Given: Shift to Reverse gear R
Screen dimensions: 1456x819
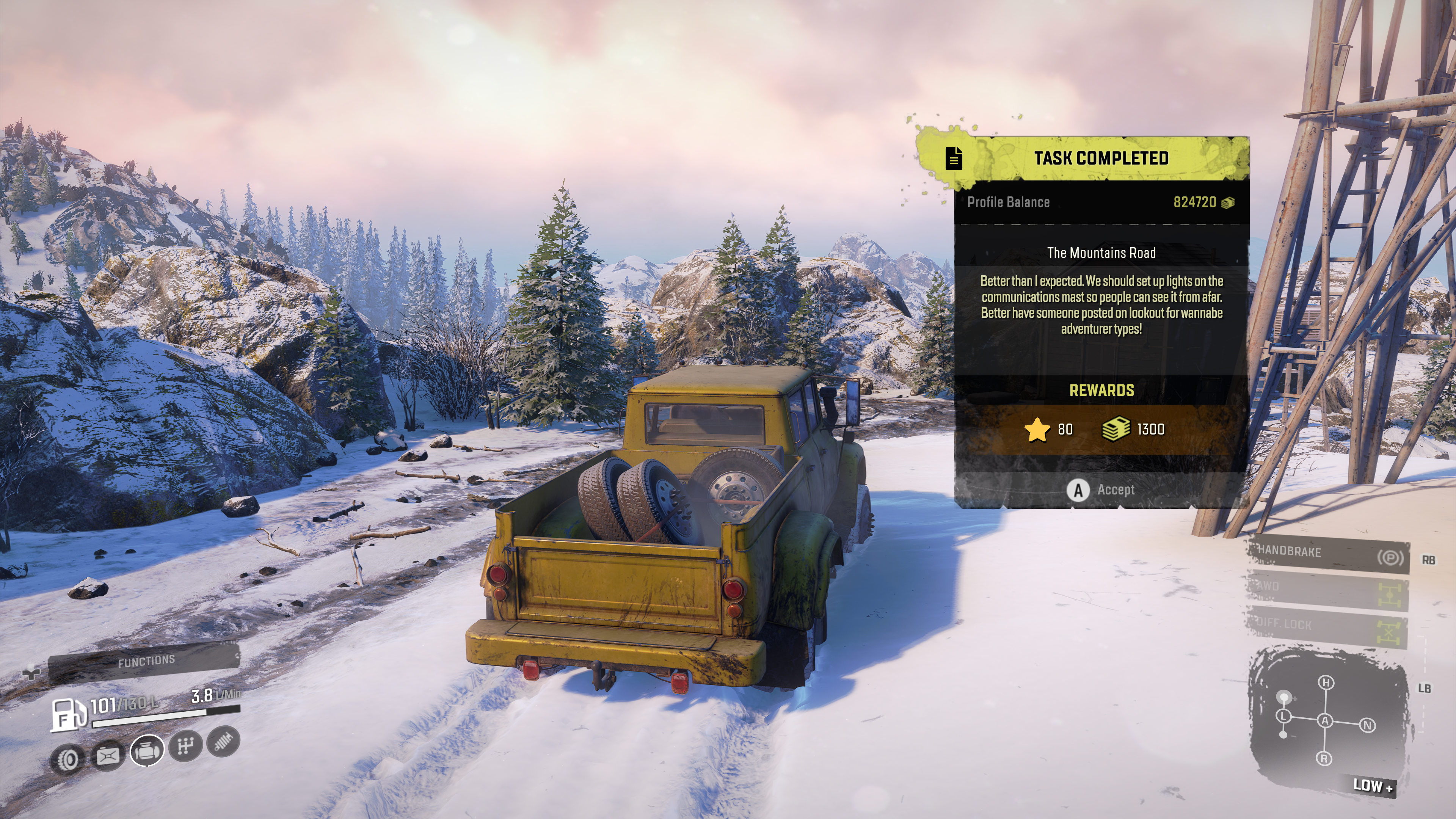Looking at the screenshot, I should (x=1324, y=758).
